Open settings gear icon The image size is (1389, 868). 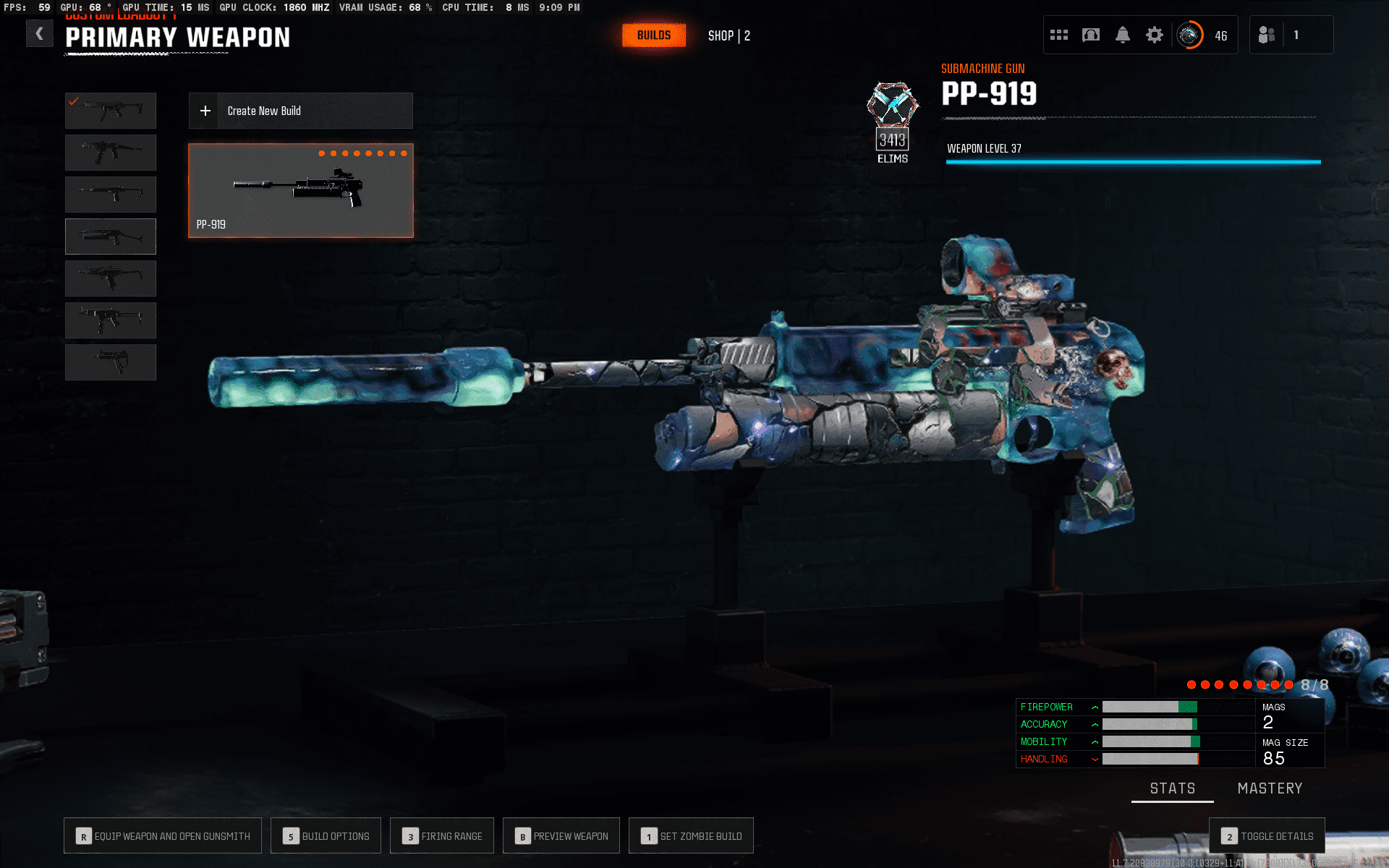point(1155,35)
